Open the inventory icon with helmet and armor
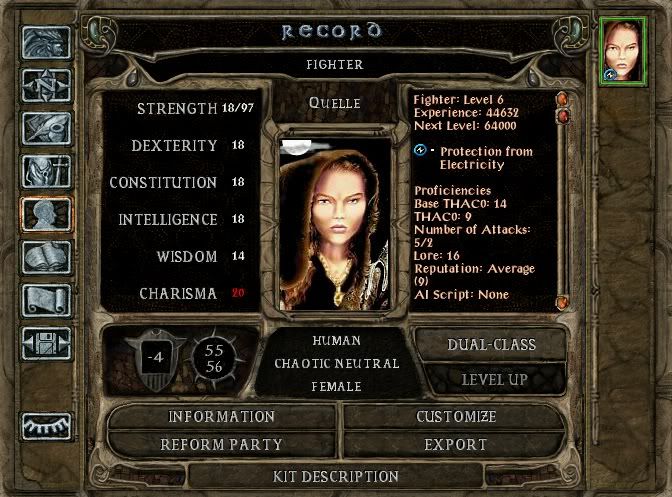This screenshot has width=672, height=497. pyautogui.click(x=47, y=172)
